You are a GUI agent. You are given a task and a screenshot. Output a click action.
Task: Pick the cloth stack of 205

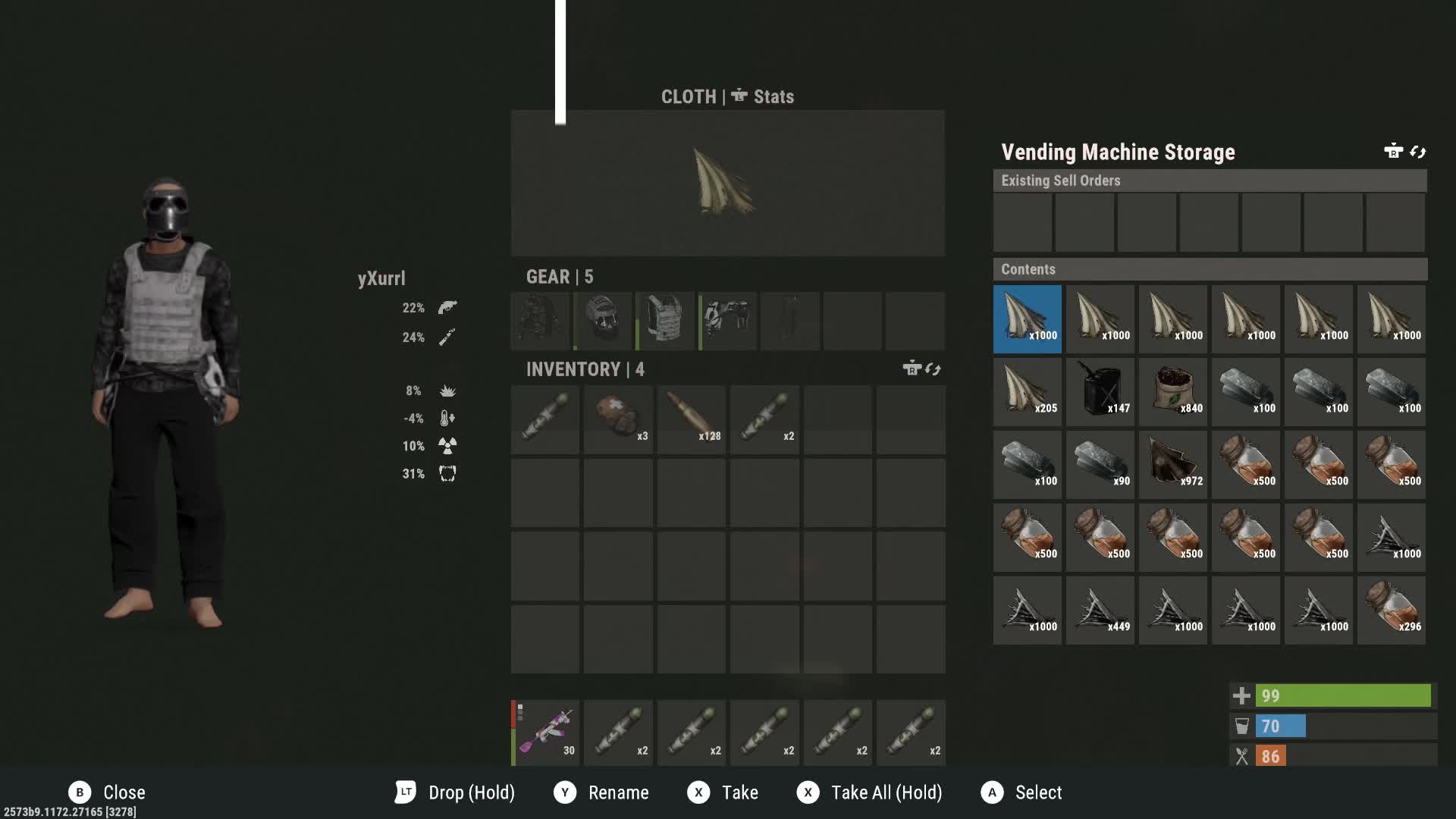pos(1028,392)
